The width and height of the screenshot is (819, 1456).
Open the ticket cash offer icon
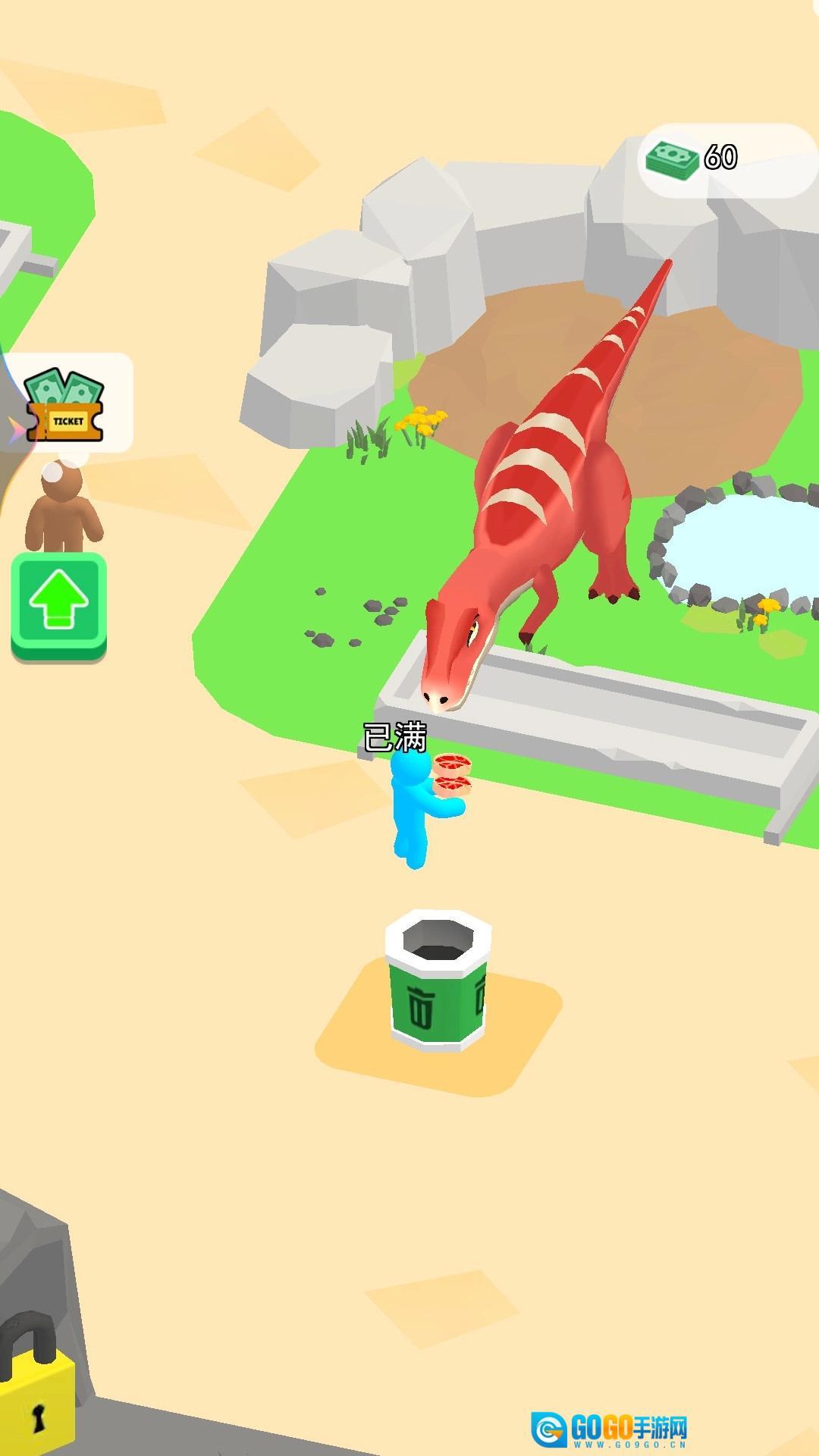[65, 405]
